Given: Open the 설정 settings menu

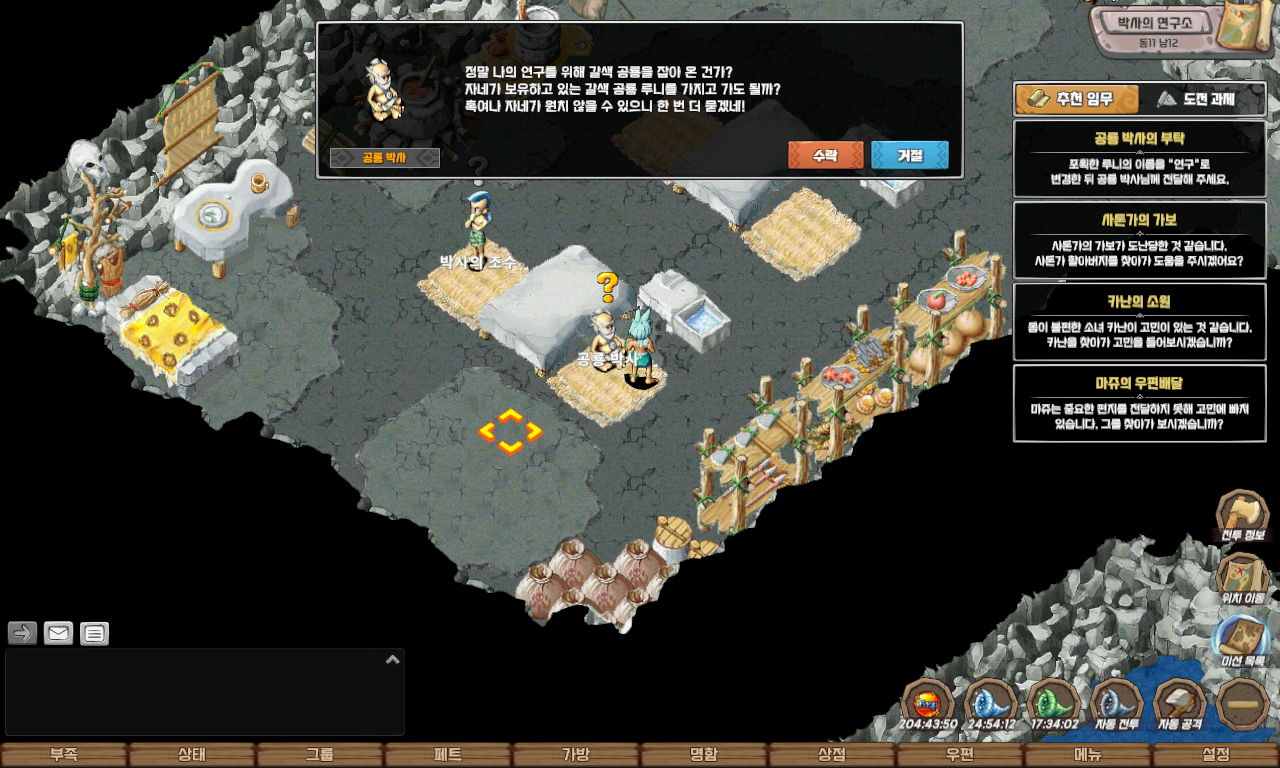Looking at the screenshot, I should pyautogui.click(x=1216, y=755).
